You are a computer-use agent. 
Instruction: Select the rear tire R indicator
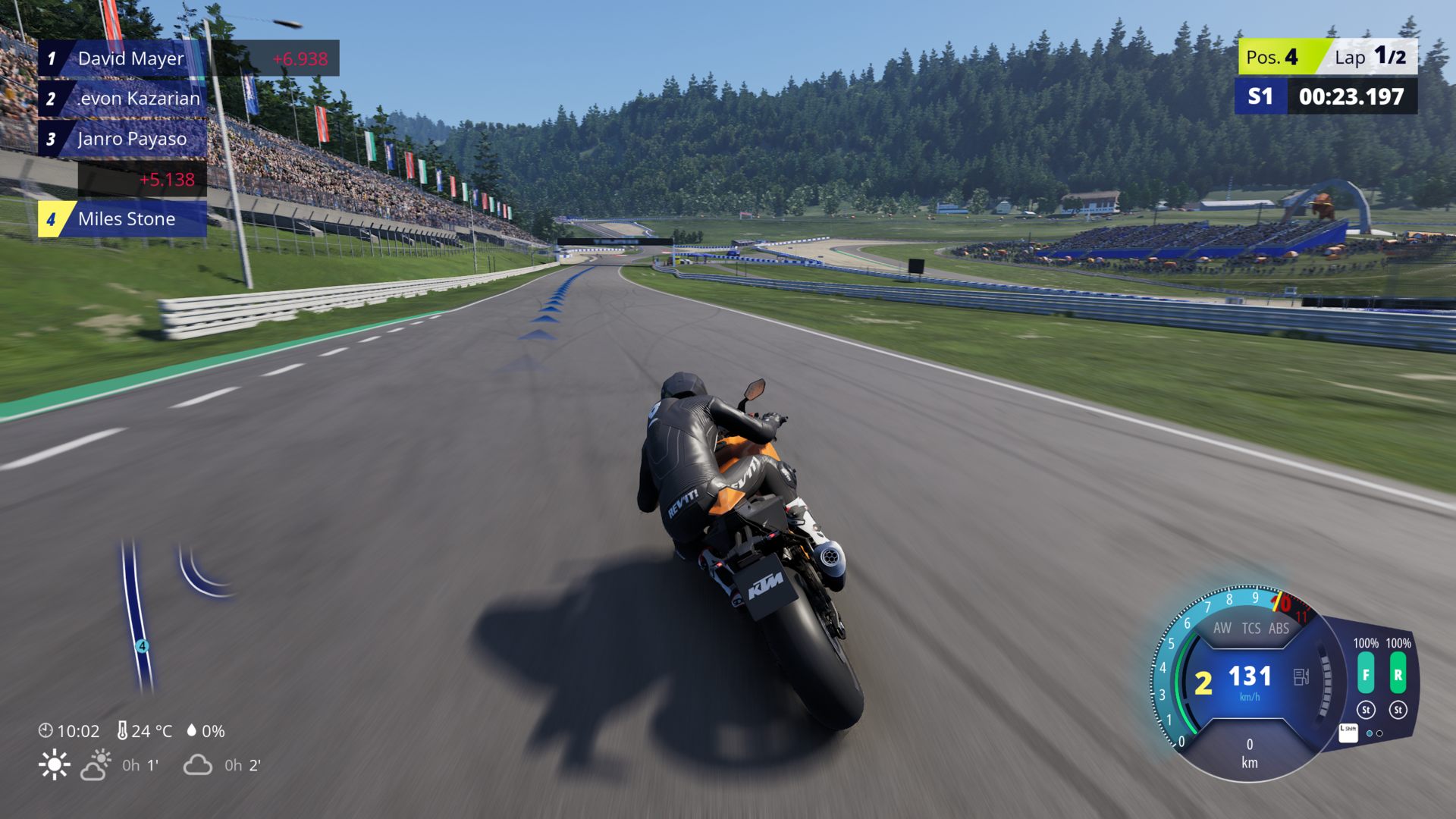[1398, 674]
